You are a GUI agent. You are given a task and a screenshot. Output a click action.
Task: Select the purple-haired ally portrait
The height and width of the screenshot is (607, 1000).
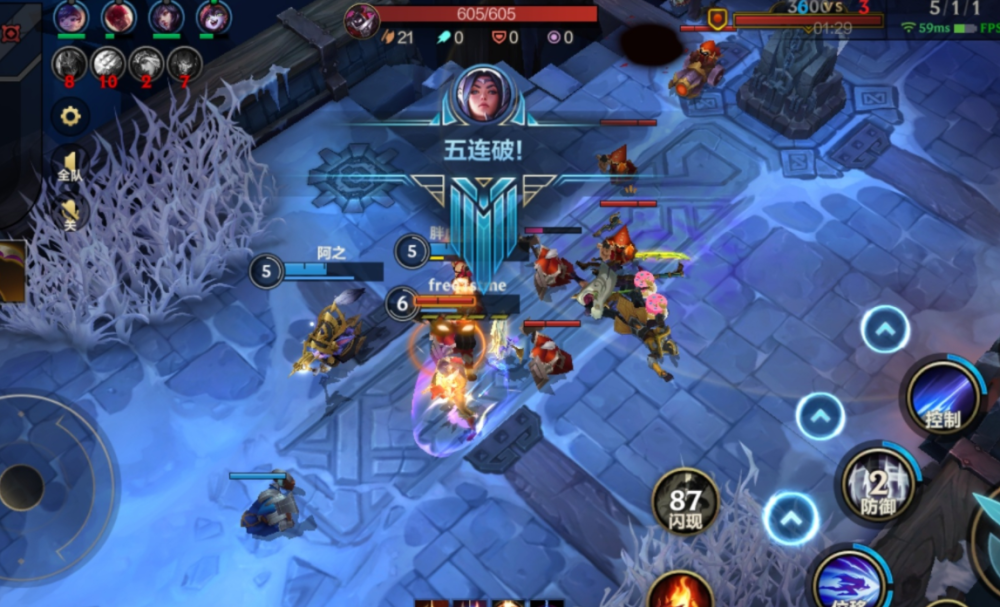pos(70,17)
